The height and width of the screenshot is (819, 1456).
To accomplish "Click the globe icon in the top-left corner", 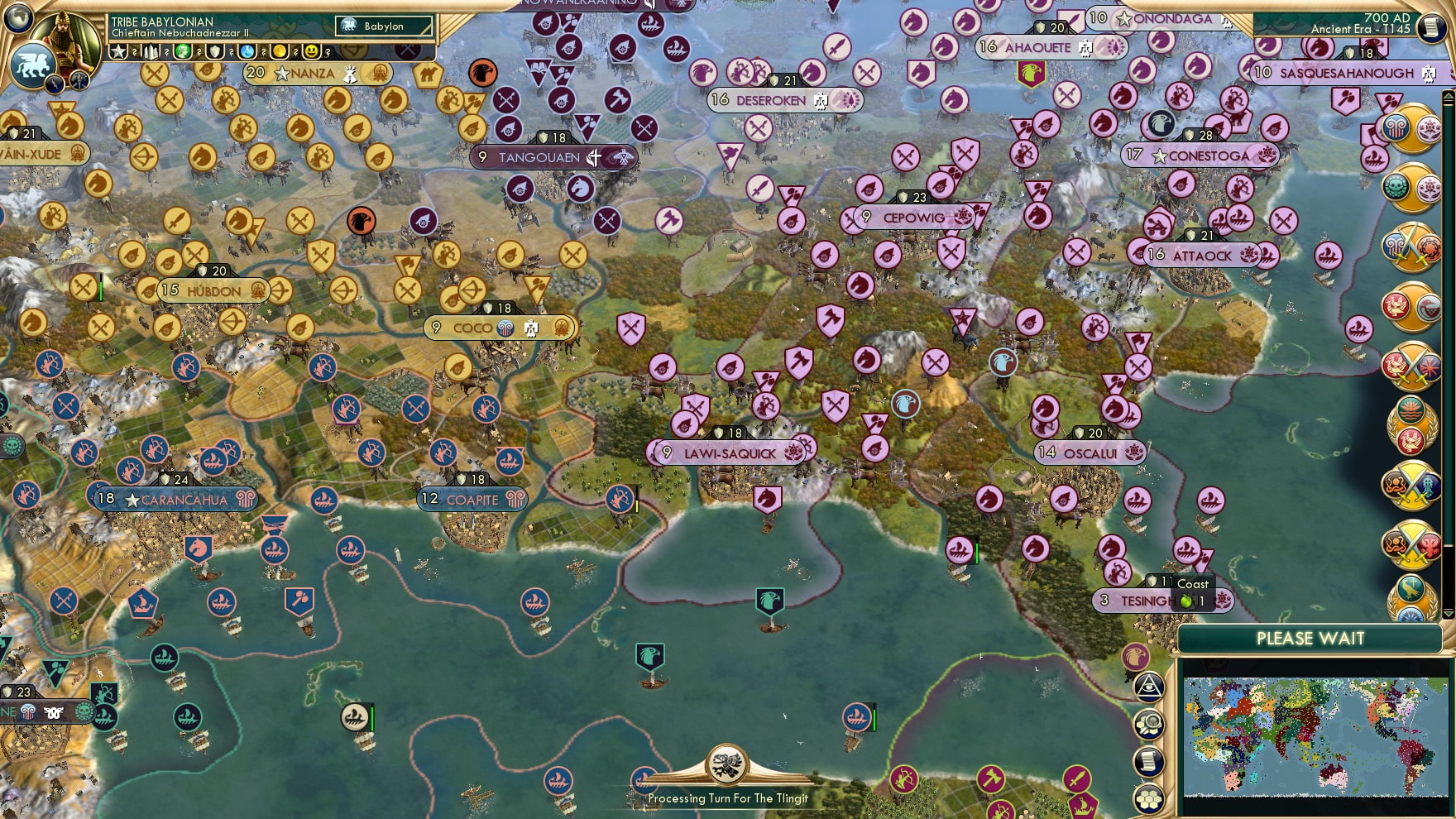I will point(17,17).
